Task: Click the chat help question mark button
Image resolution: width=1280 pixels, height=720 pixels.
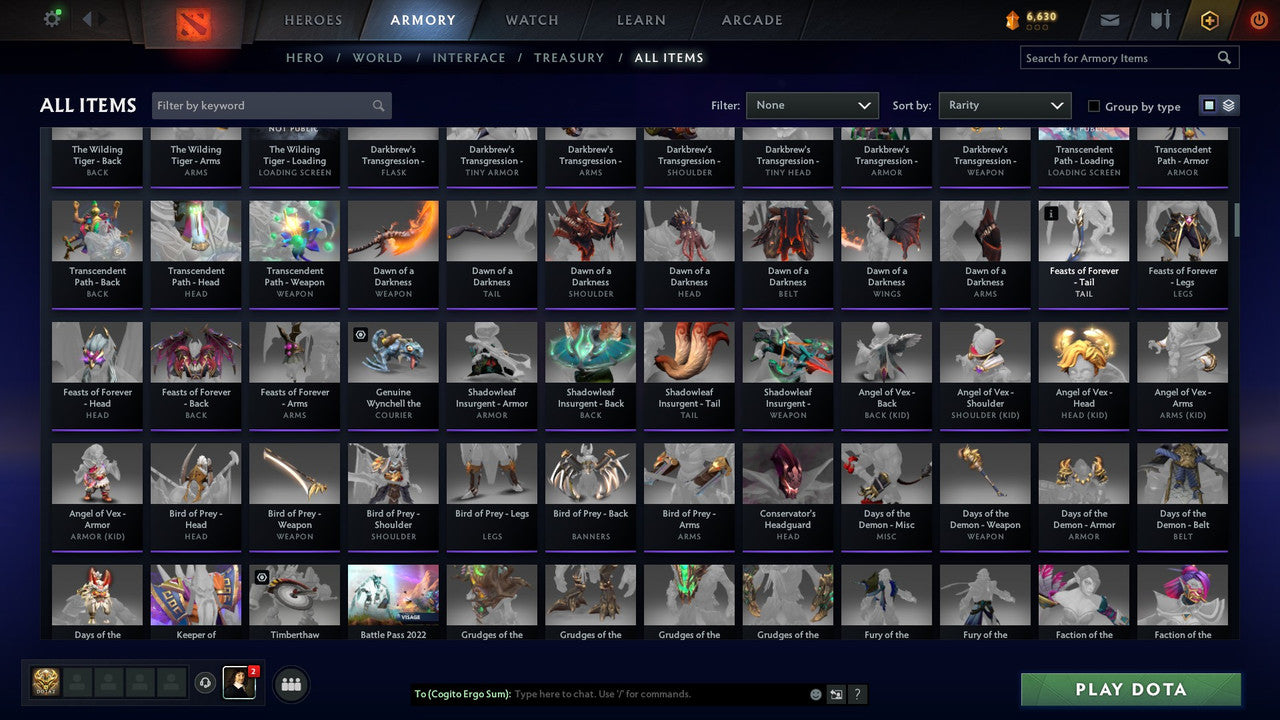Action: (857, 694)
